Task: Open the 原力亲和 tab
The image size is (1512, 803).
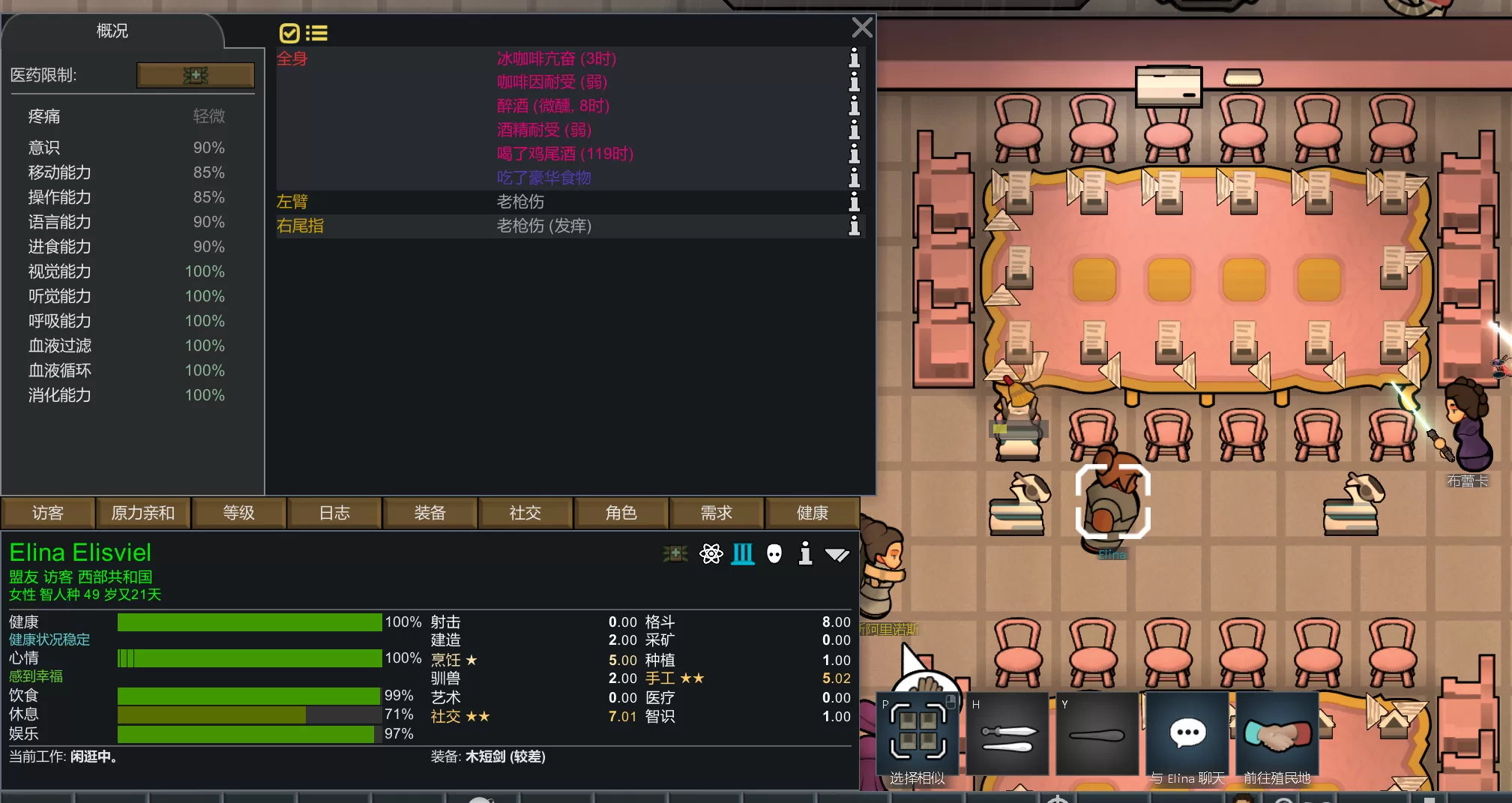Action: coord(143,513)
